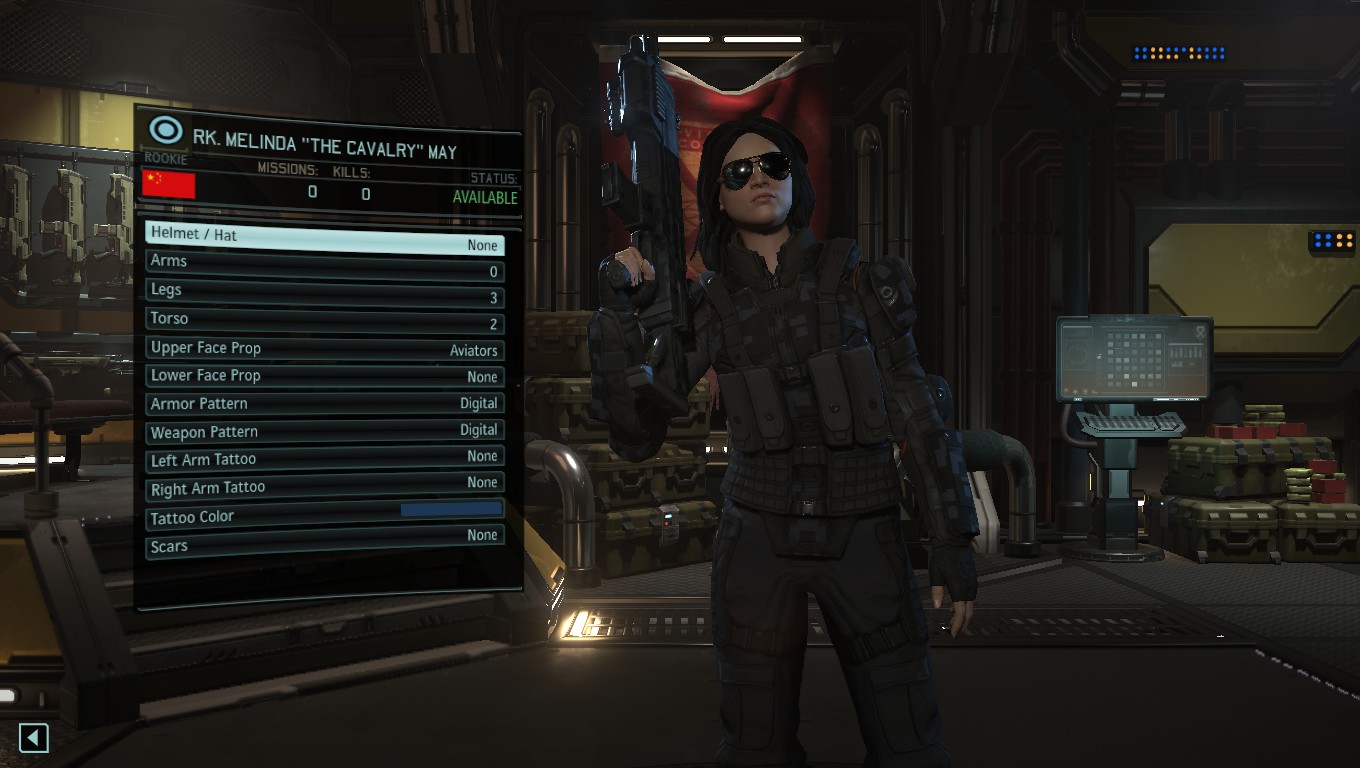Change the Armor Pattern setting
The image size is (1360, 768).
click(x=324, y=404)
